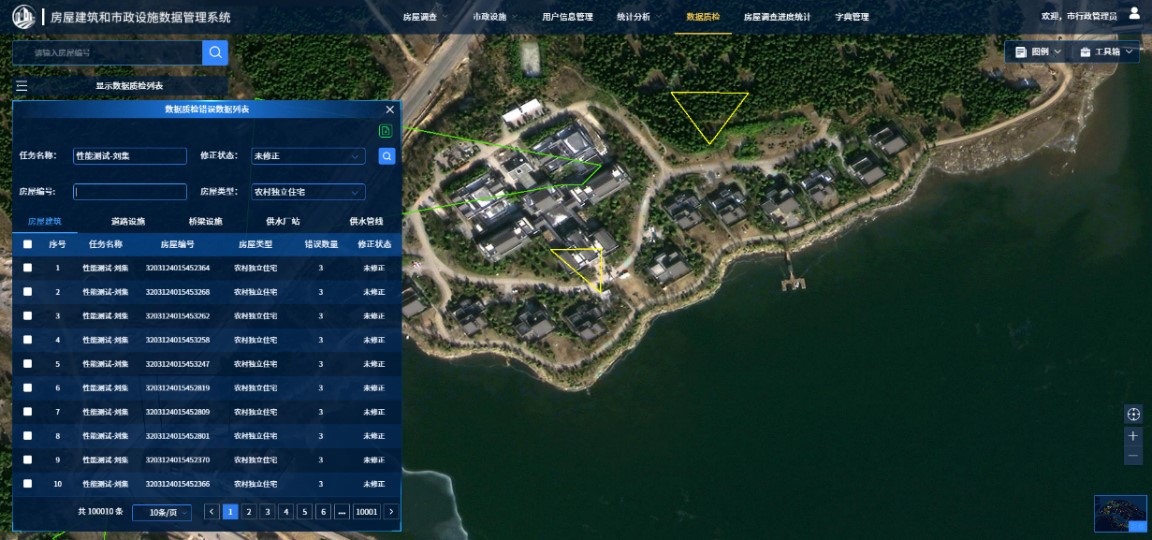Switch to the 供水厂站 tab
Viewport: 1152px width, 540px height.
click(283, 221)
